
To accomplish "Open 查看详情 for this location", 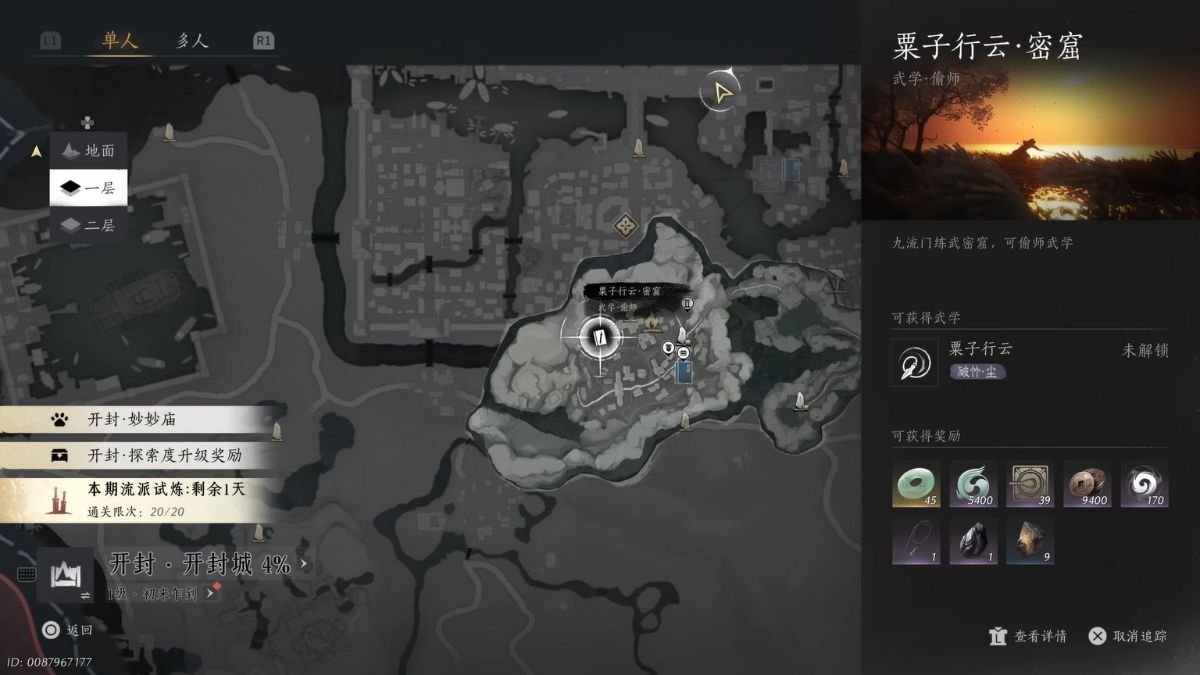I will pyautogui.click(x=1028, y=636).
